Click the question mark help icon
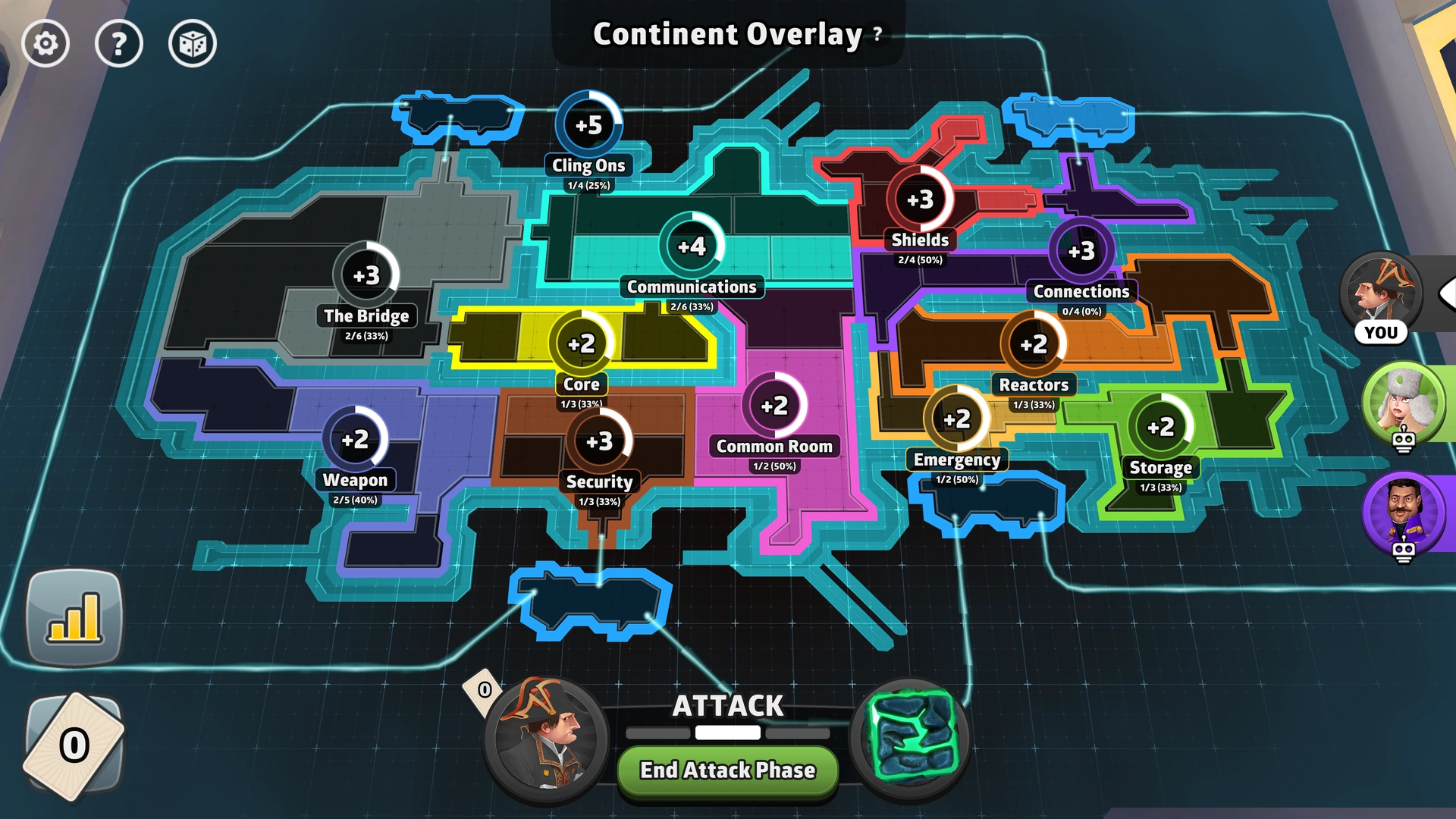Screen dimensions: 1456x819 click(x=119, y=44)
